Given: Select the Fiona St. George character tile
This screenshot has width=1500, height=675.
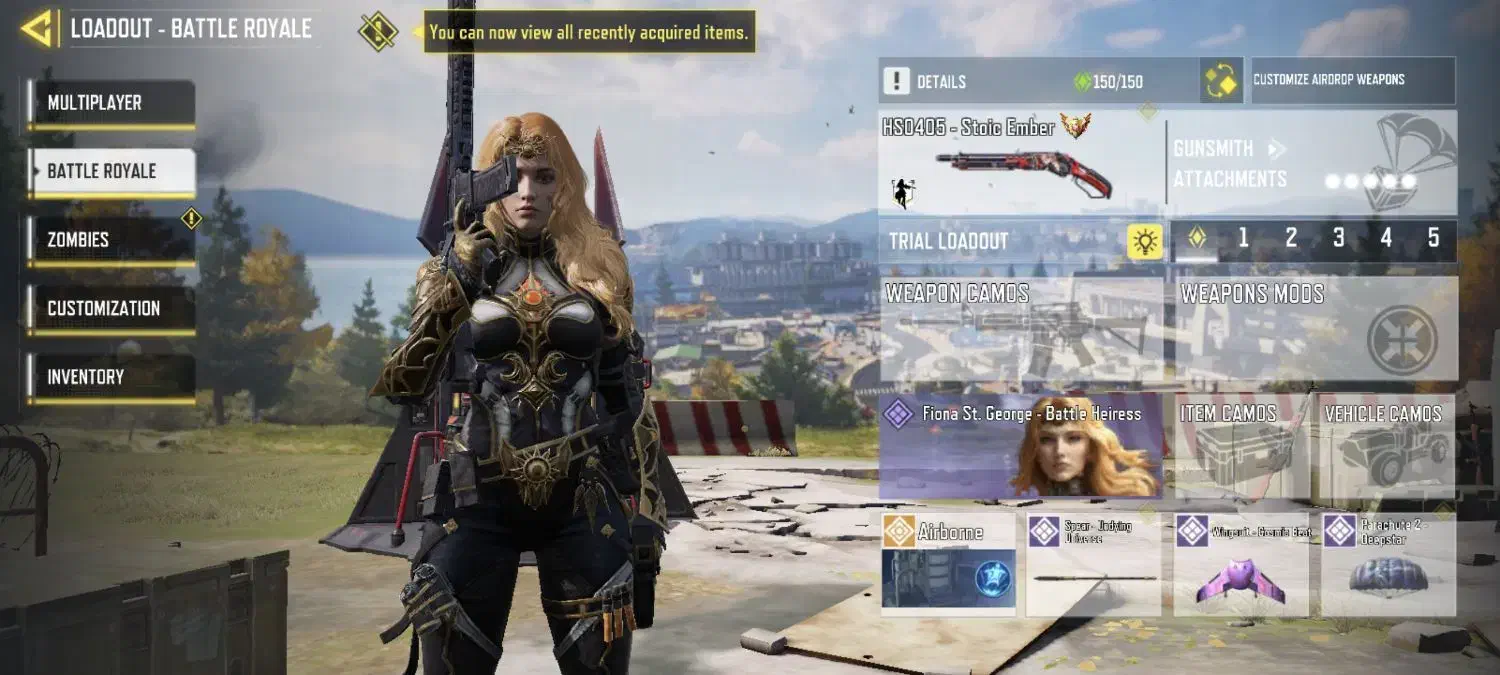Looking at the screenshot, I should pyautogui.click(x=1020, y=446).
